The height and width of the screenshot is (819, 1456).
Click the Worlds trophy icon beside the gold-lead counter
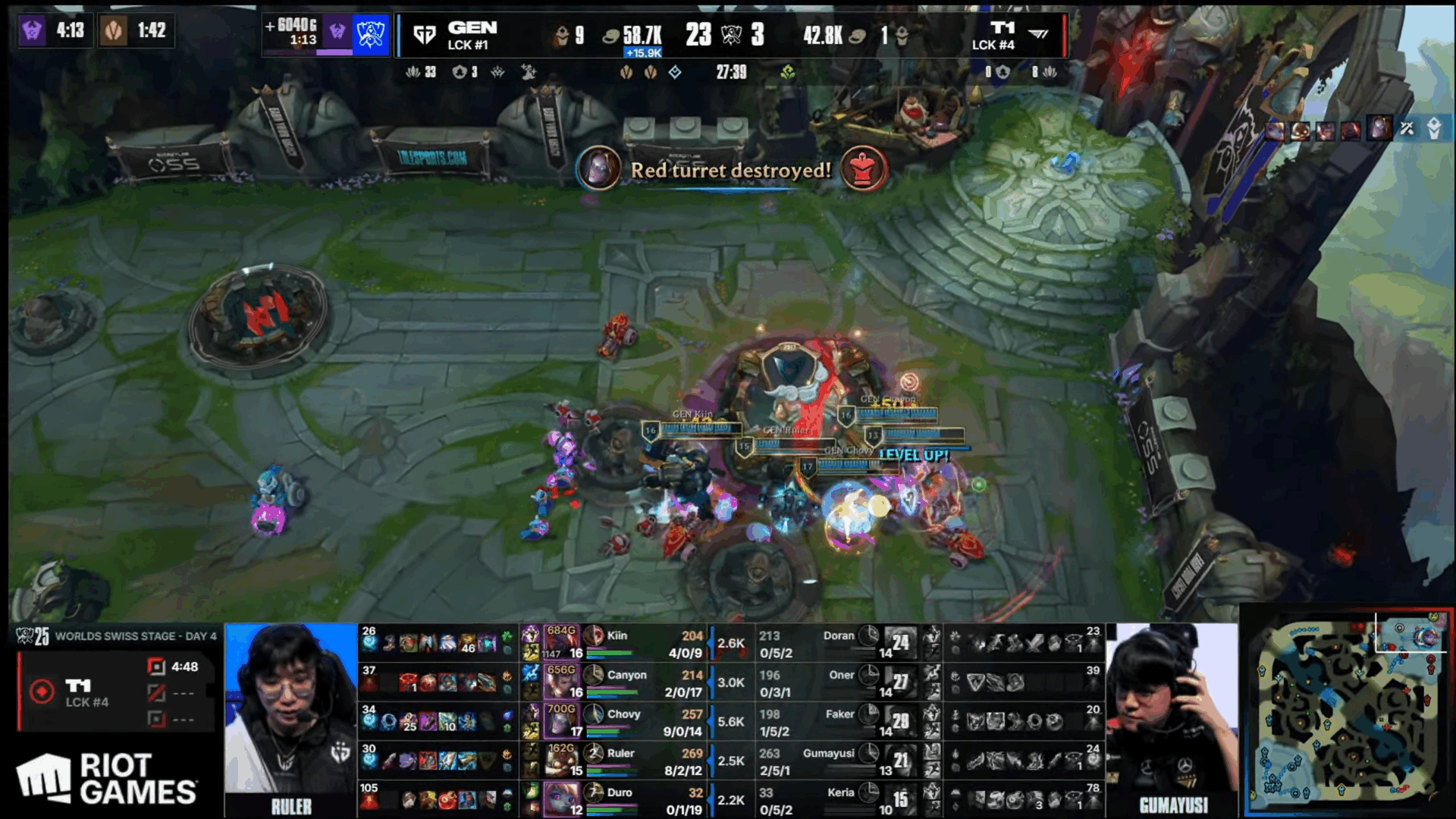[x=371, y=34]
